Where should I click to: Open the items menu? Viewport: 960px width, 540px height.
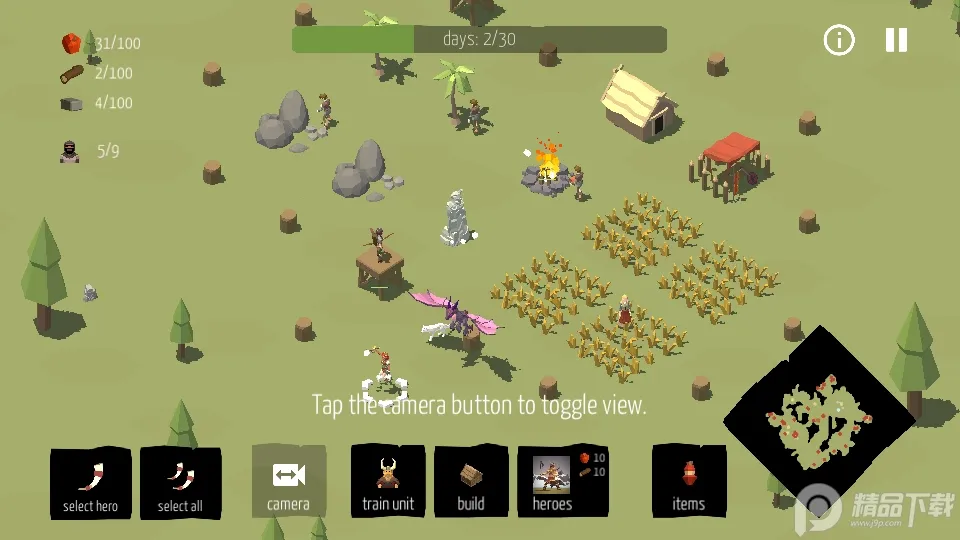[x=689, y=482]
